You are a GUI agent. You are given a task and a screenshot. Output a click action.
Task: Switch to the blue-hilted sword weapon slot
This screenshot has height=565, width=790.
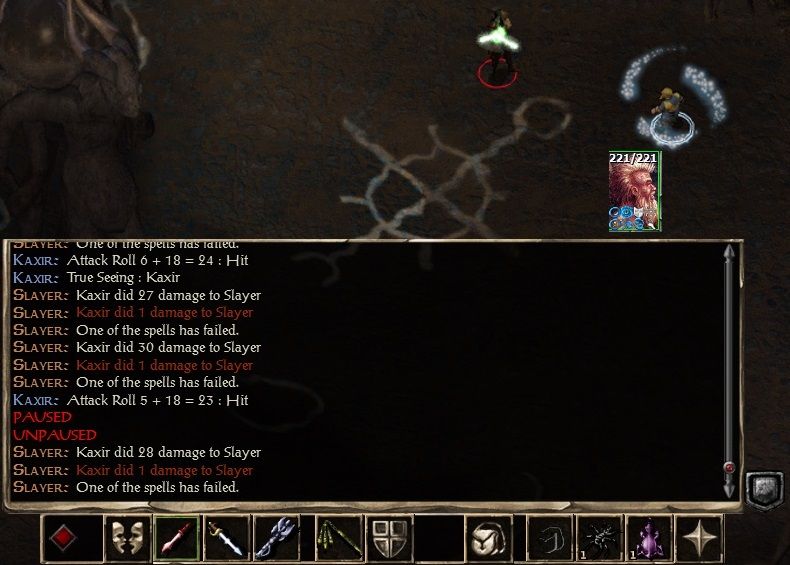click(226, 538)
